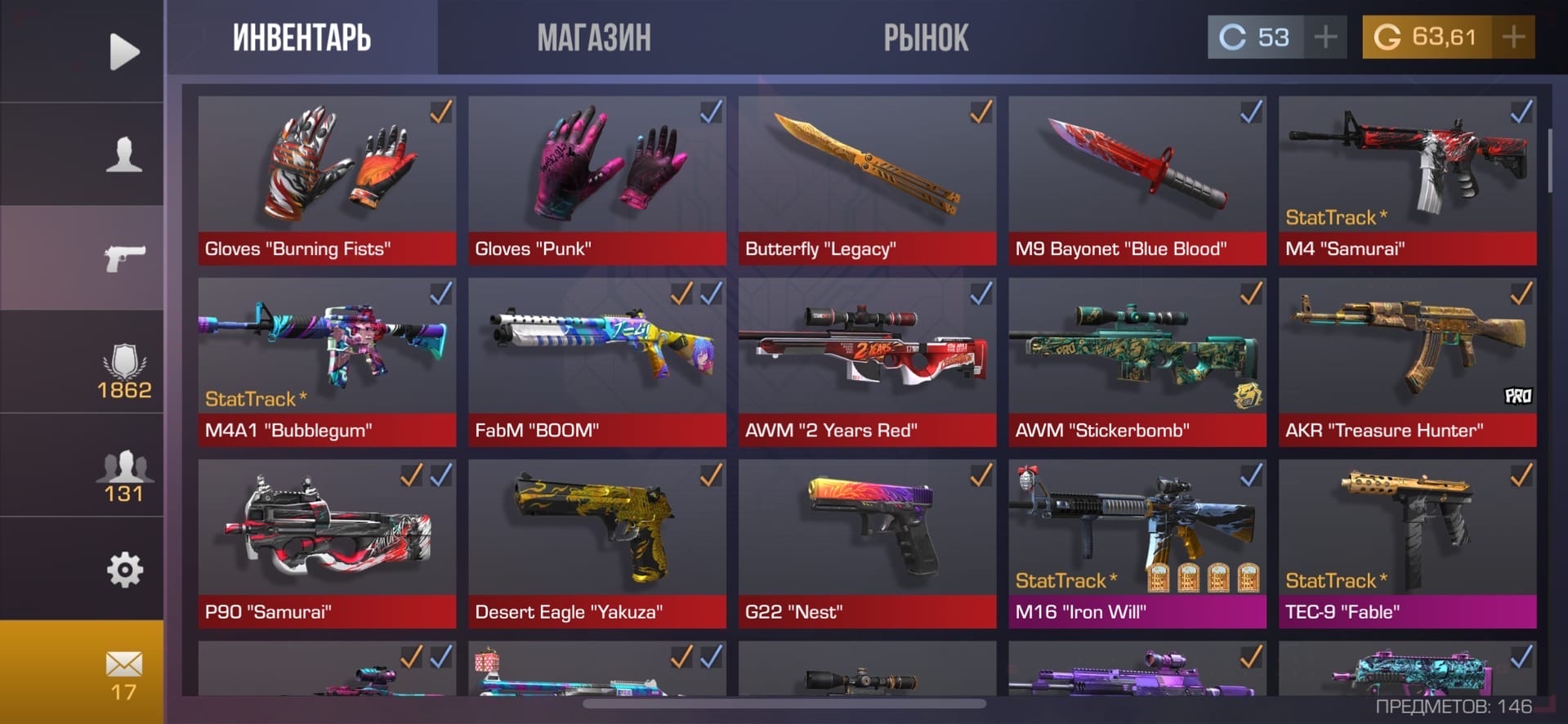
Task: Open the clan shield icon showing 1862
Action: (124, 372)
